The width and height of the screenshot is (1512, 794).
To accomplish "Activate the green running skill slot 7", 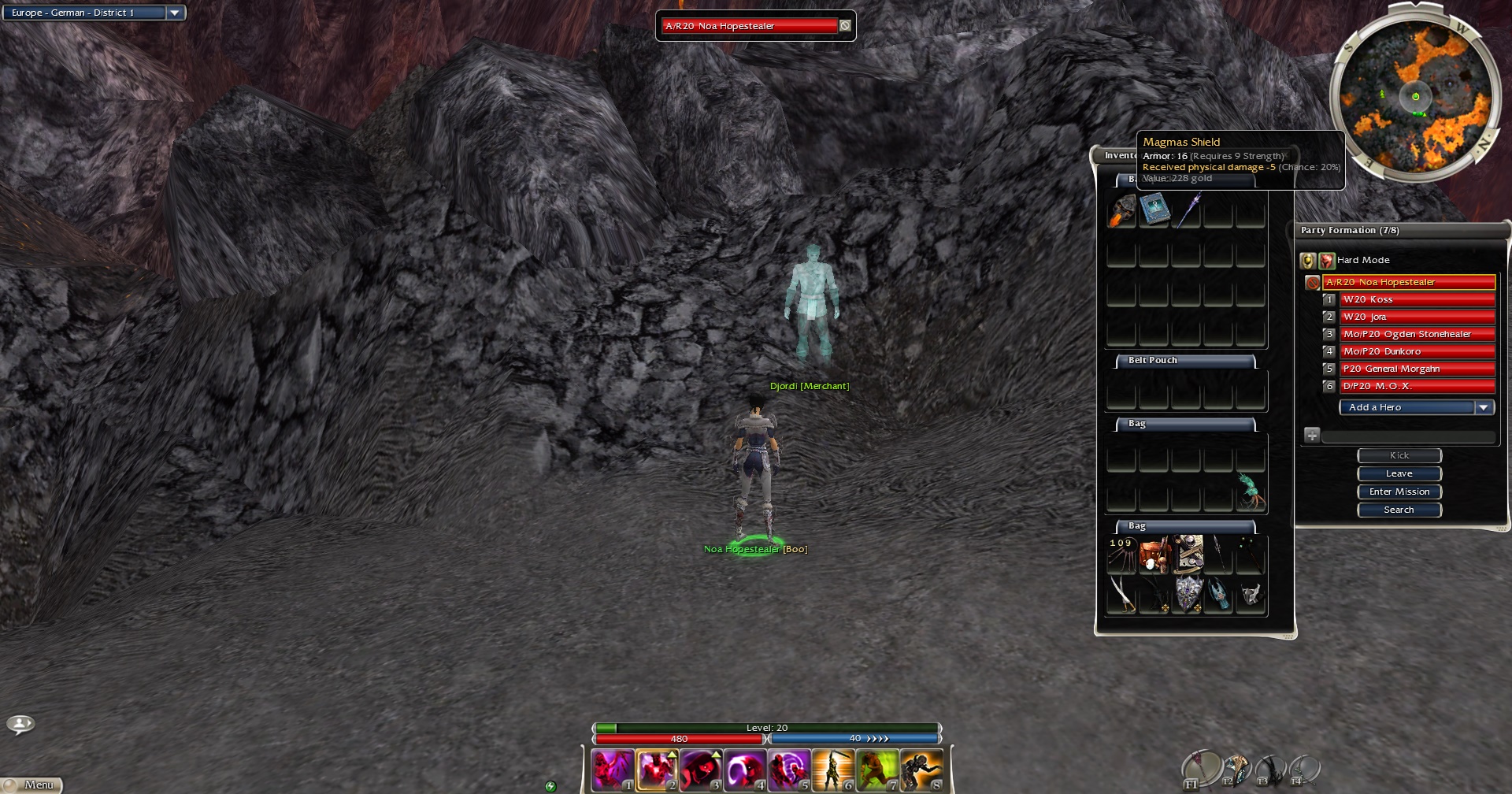I will pos(877,770).
